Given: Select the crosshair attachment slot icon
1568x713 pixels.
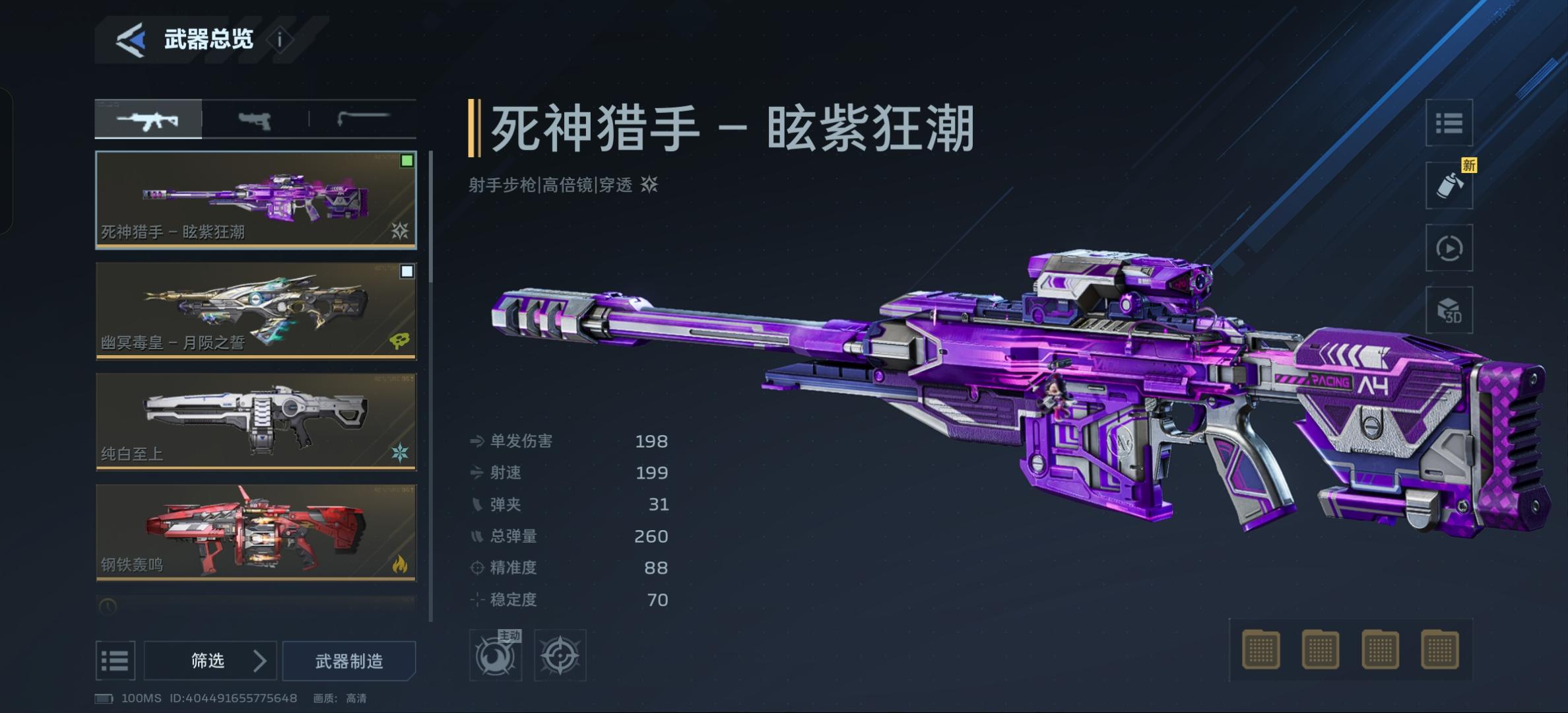Looking at the screenshot, I should pos(560,654).
